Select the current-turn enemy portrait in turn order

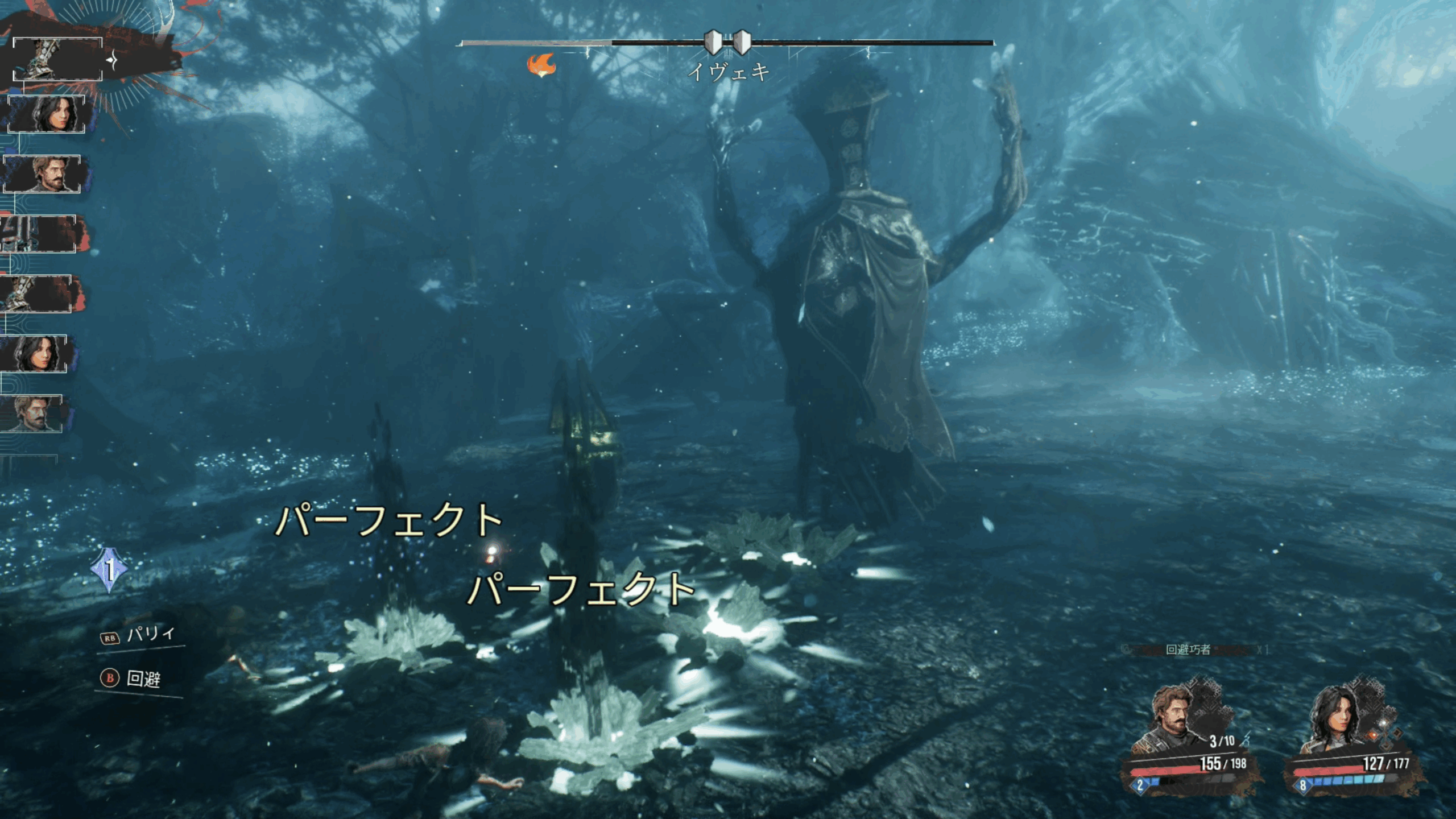click(x=57, y=59)
